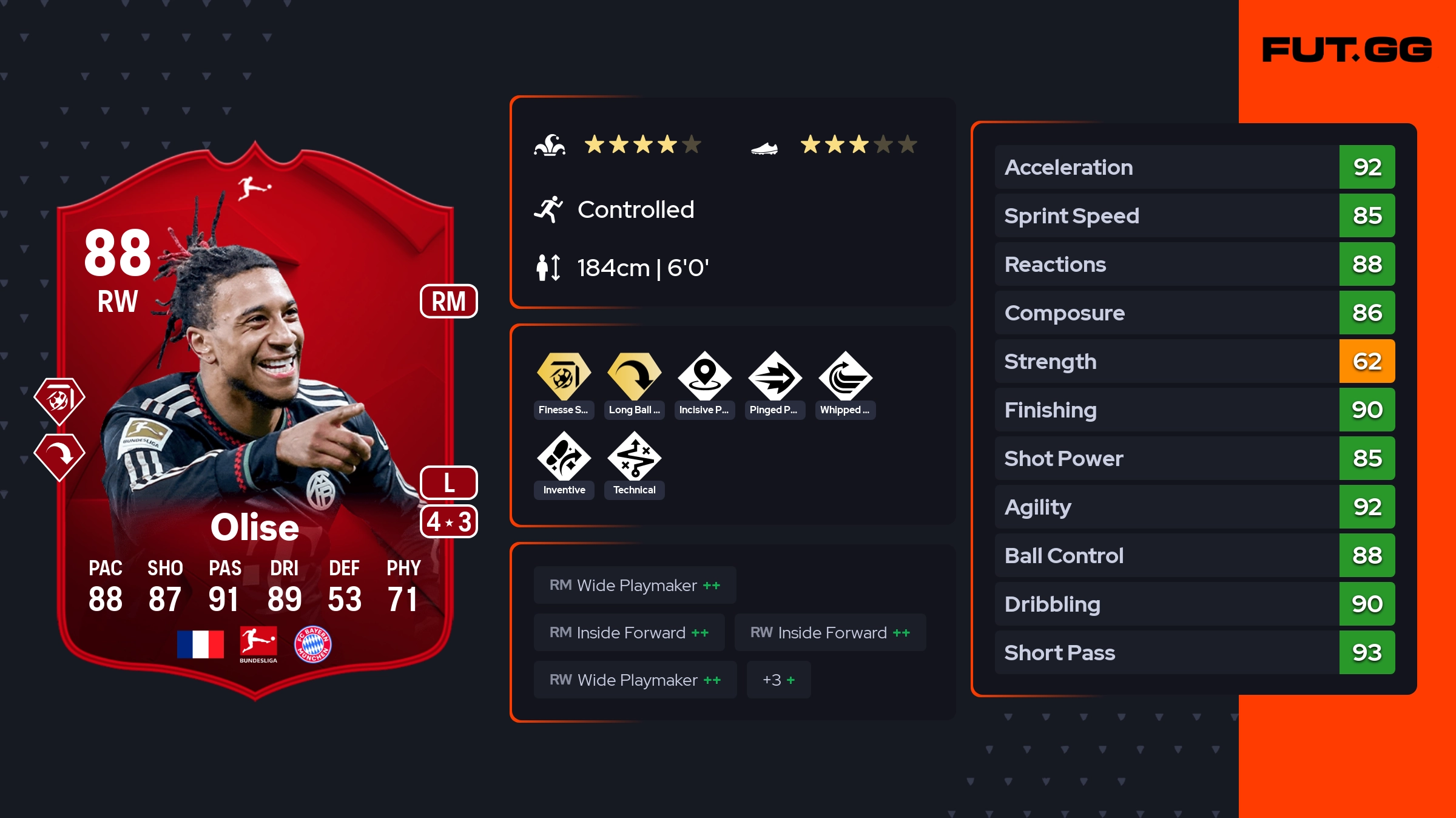Click the Olise player card

point(255,425)
